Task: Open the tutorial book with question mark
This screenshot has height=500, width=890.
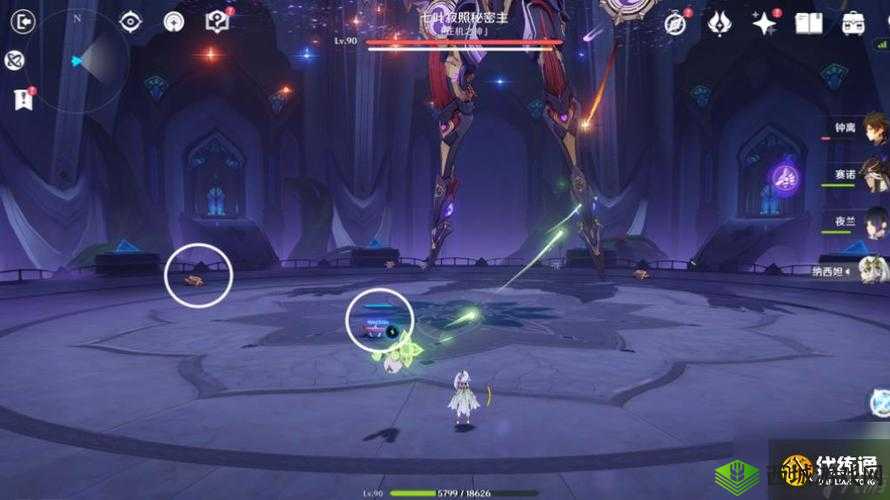Action: (217, 22)
